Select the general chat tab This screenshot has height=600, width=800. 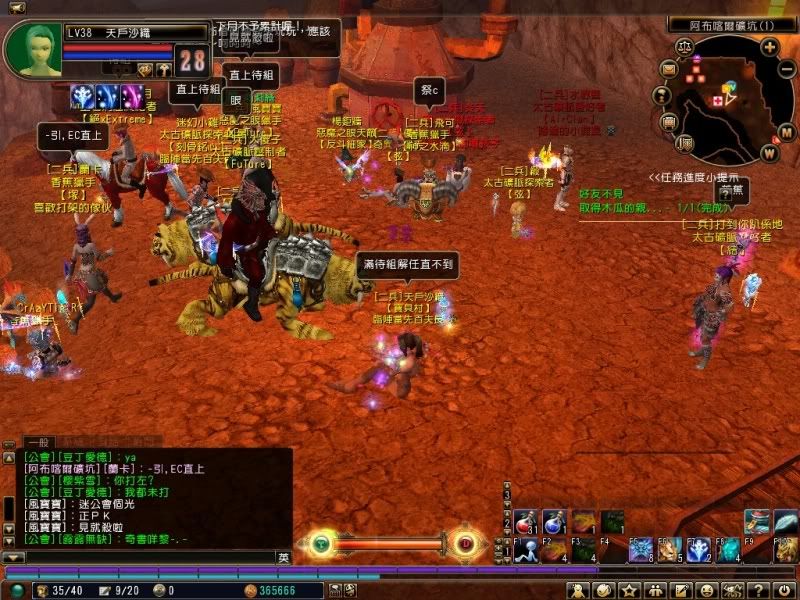(37, 441)
